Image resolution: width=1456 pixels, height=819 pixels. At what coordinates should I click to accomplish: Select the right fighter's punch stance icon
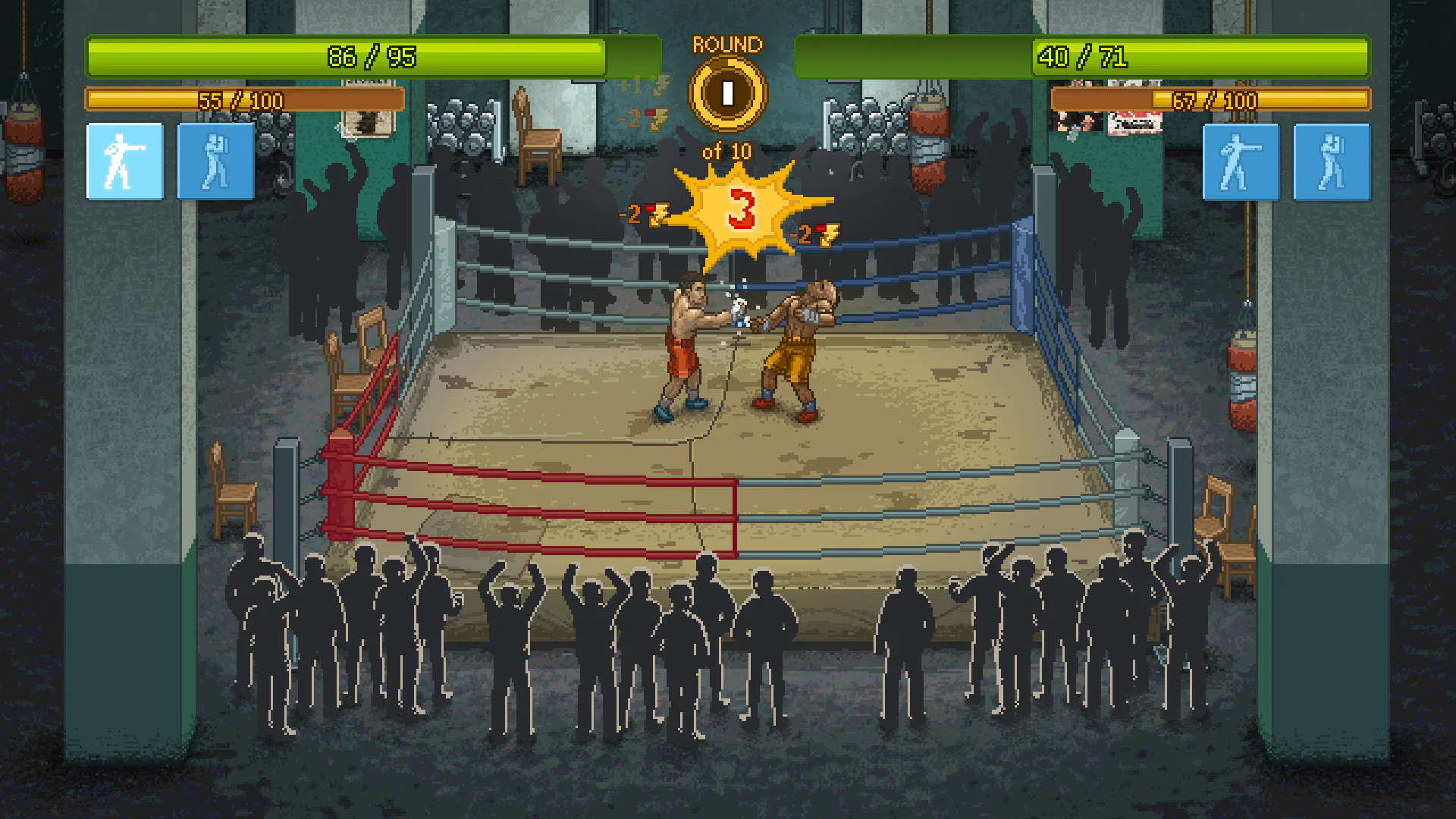[1241, 162]
